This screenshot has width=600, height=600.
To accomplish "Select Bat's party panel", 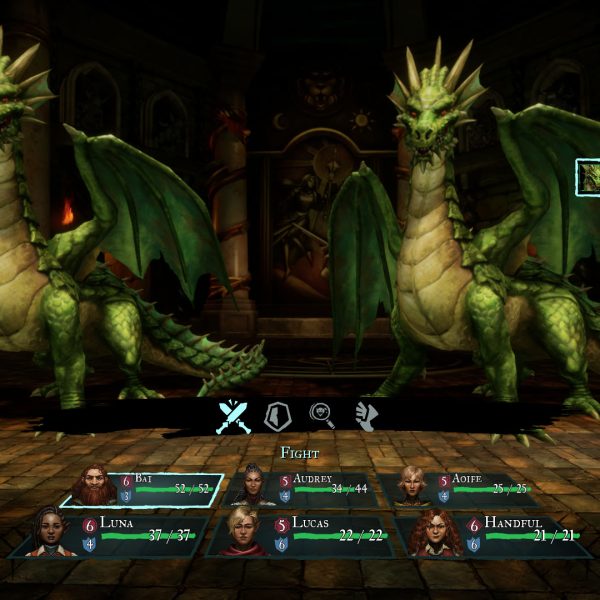I will pos(145,490).
